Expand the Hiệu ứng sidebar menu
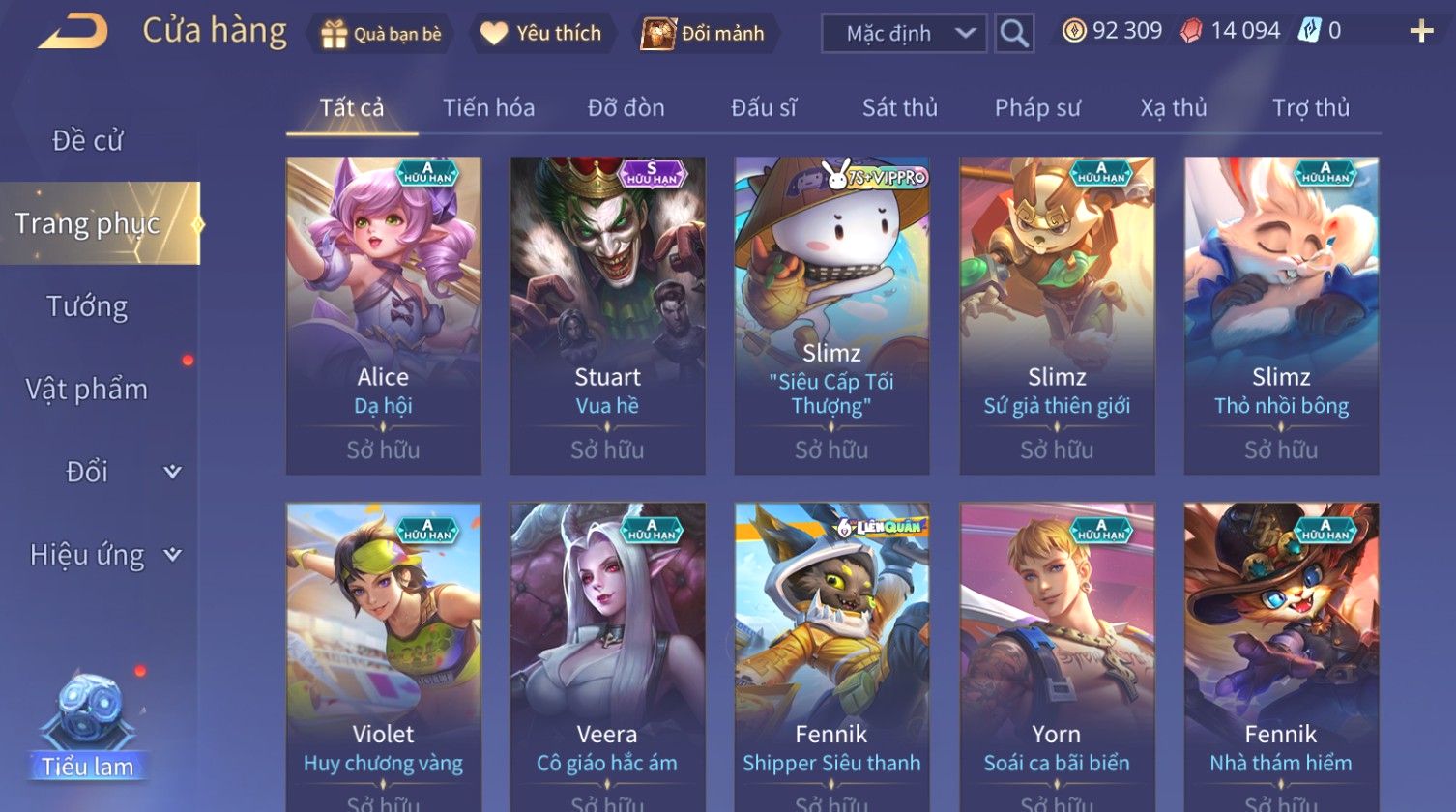1456x812 pixels. tap(102, 555)
